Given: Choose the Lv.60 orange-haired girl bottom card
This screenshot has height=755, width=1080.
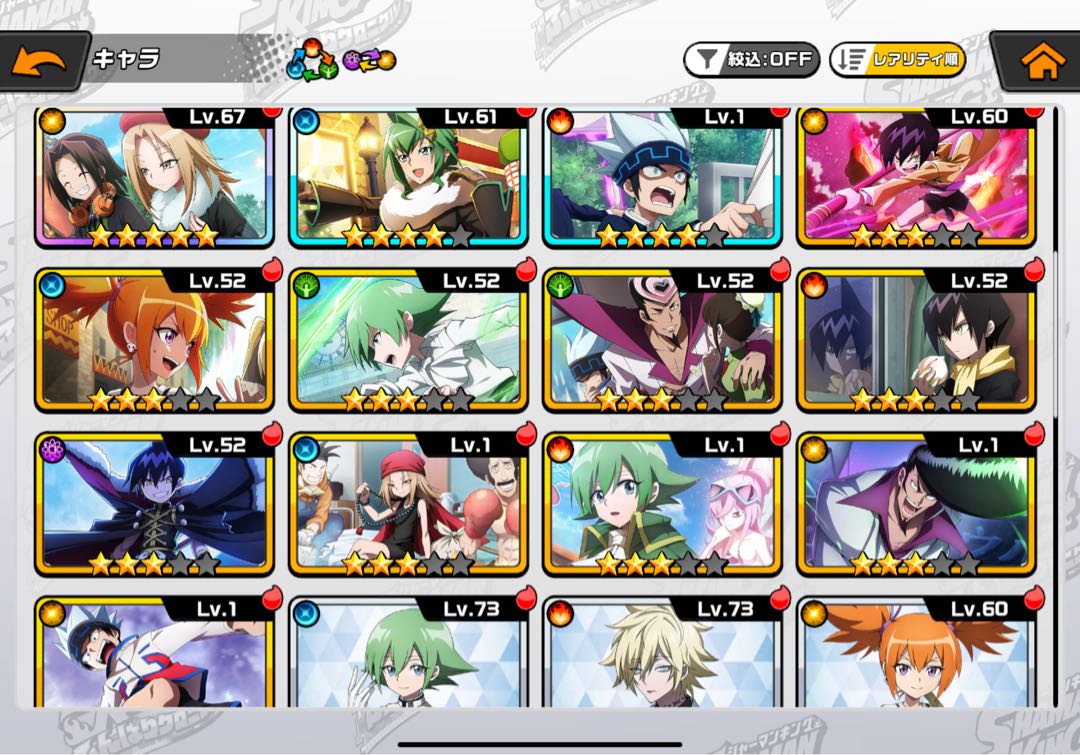Looking at the screenshot, I should (x=916, y=655).
